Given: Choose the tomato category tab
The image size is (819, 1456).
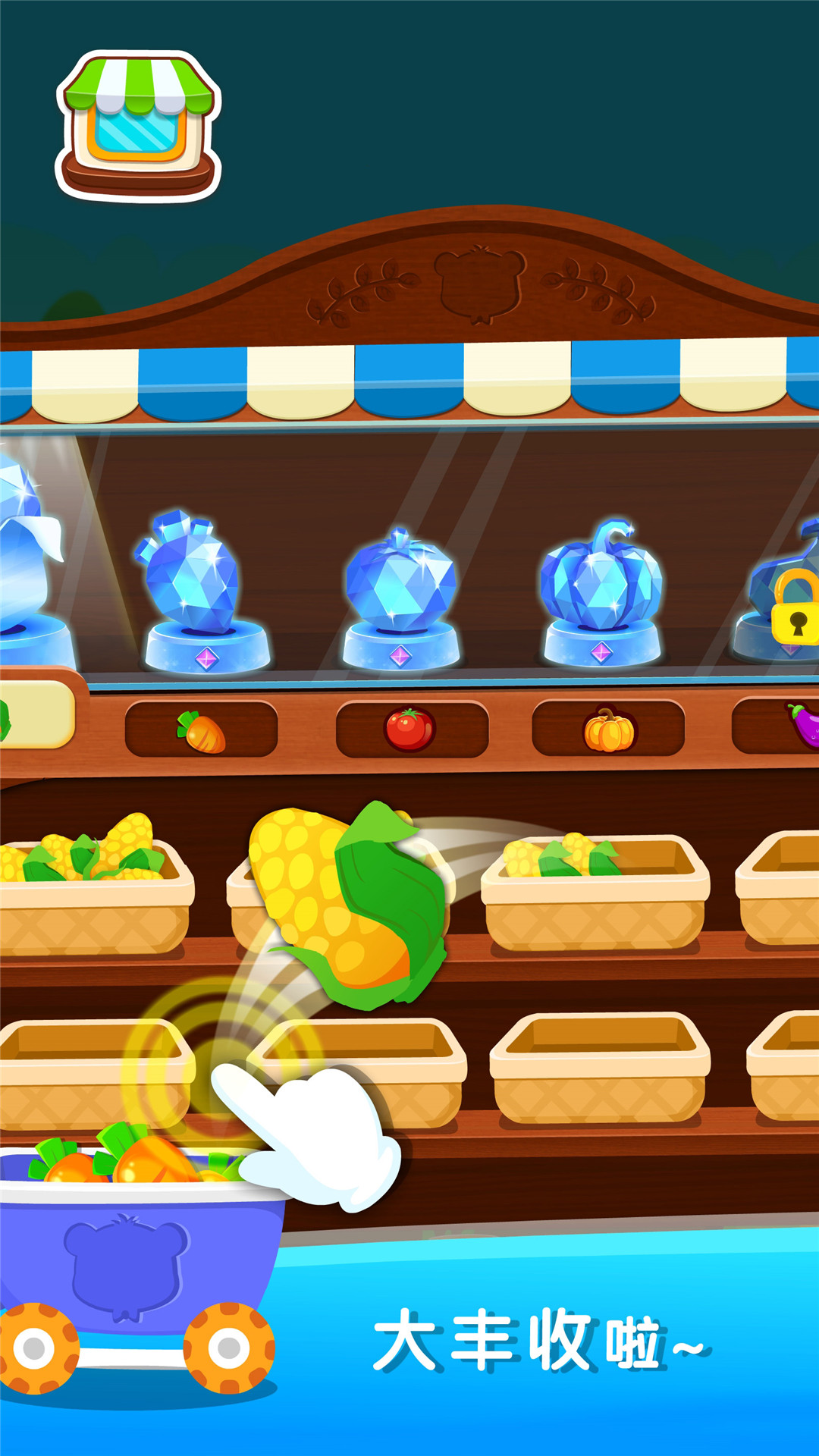Looking at the screenshot, I should click(x=411, y=730).
